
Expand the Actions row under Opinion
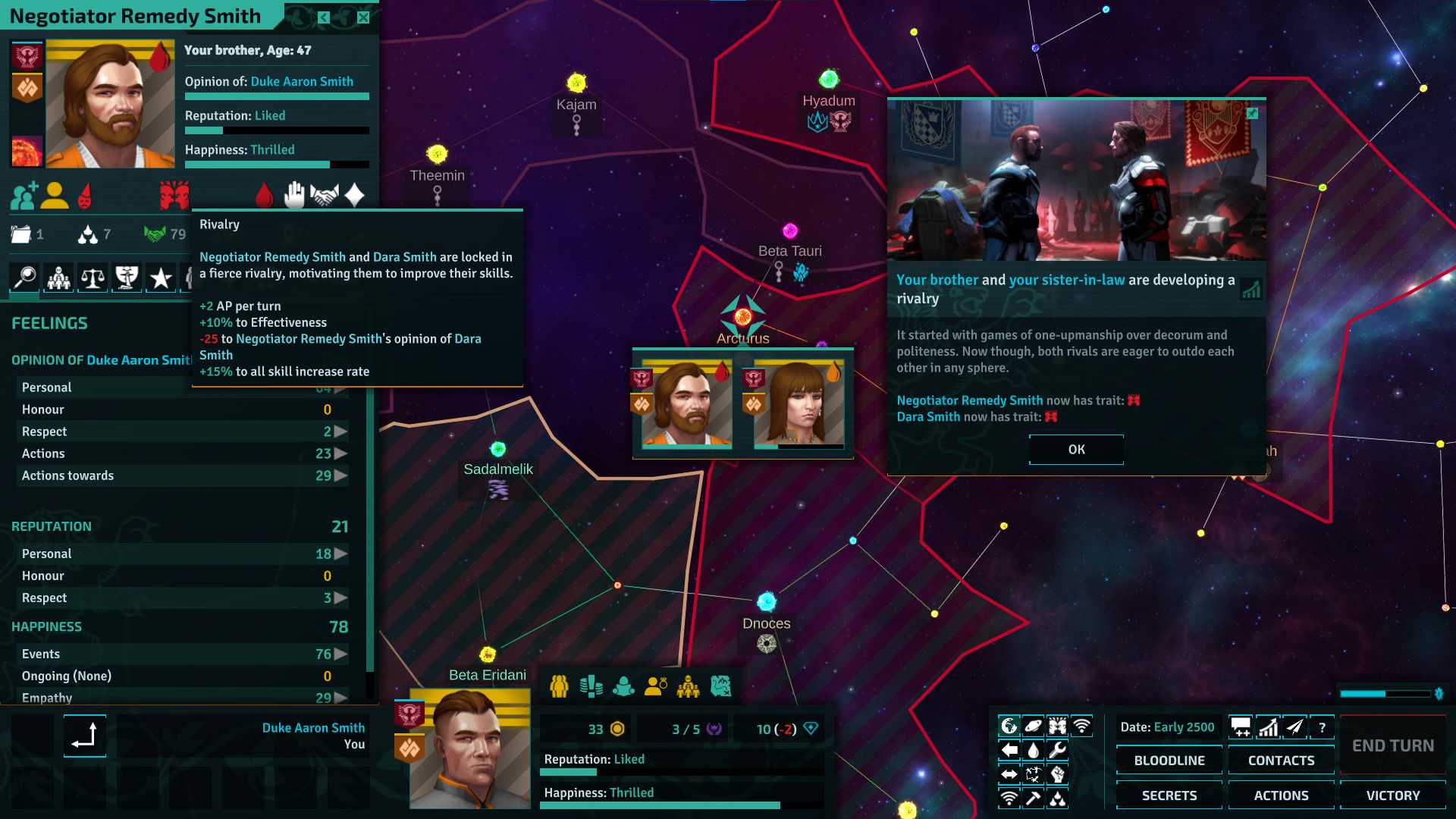click(x=340, y=453)
